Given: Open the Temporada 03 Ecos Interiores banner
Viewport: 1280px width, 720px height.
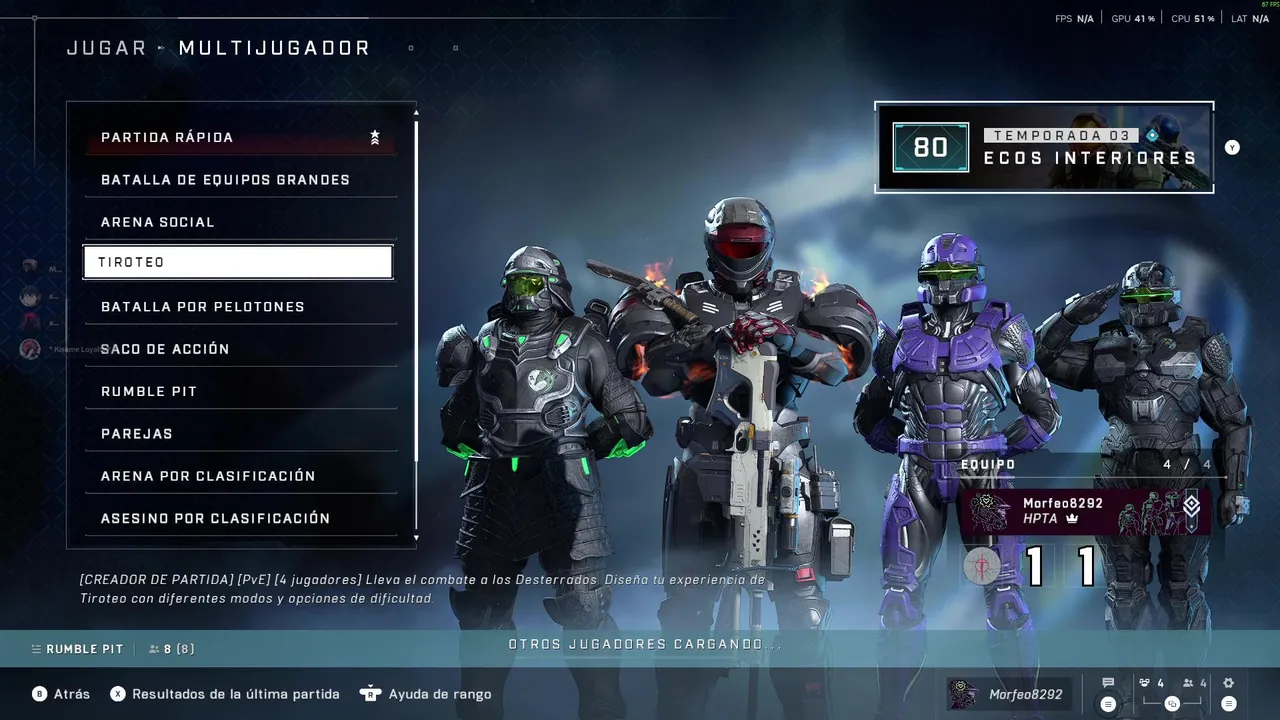Looking at the screenshot, I should point(1044,147).
